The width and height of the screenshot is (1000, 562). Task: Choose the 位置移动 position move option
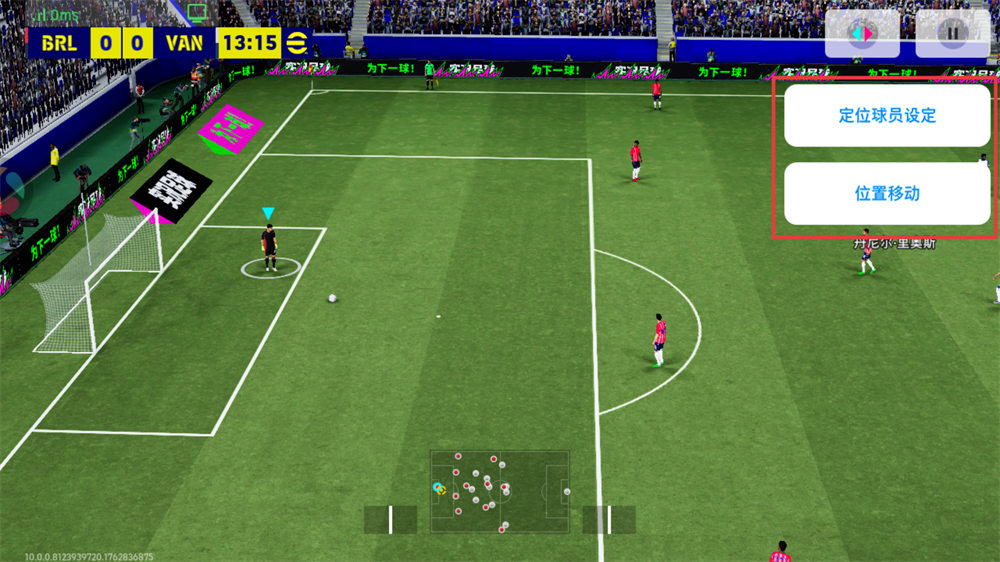click(886, 193)
